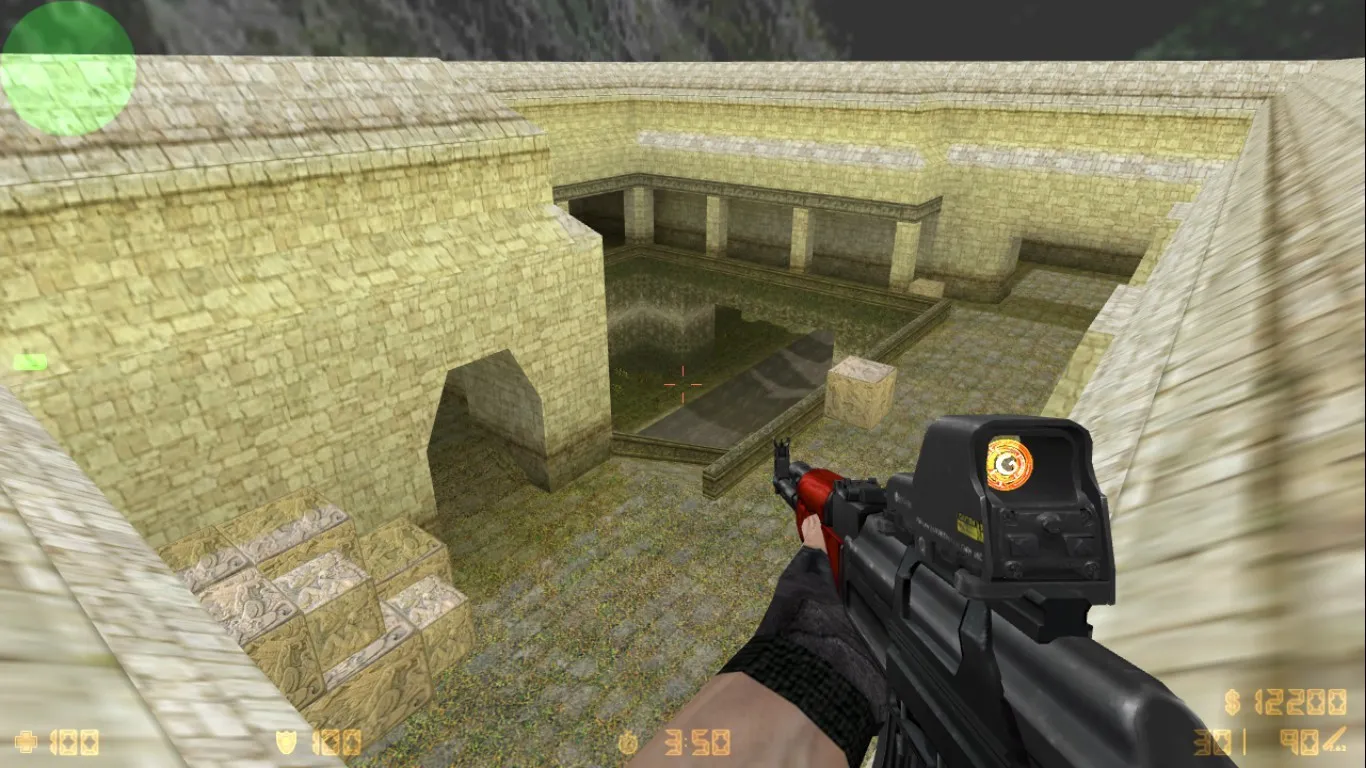Click the health cross icon in the HUD
This screenshot has height=768, width=1366.
tap(26, 741)
